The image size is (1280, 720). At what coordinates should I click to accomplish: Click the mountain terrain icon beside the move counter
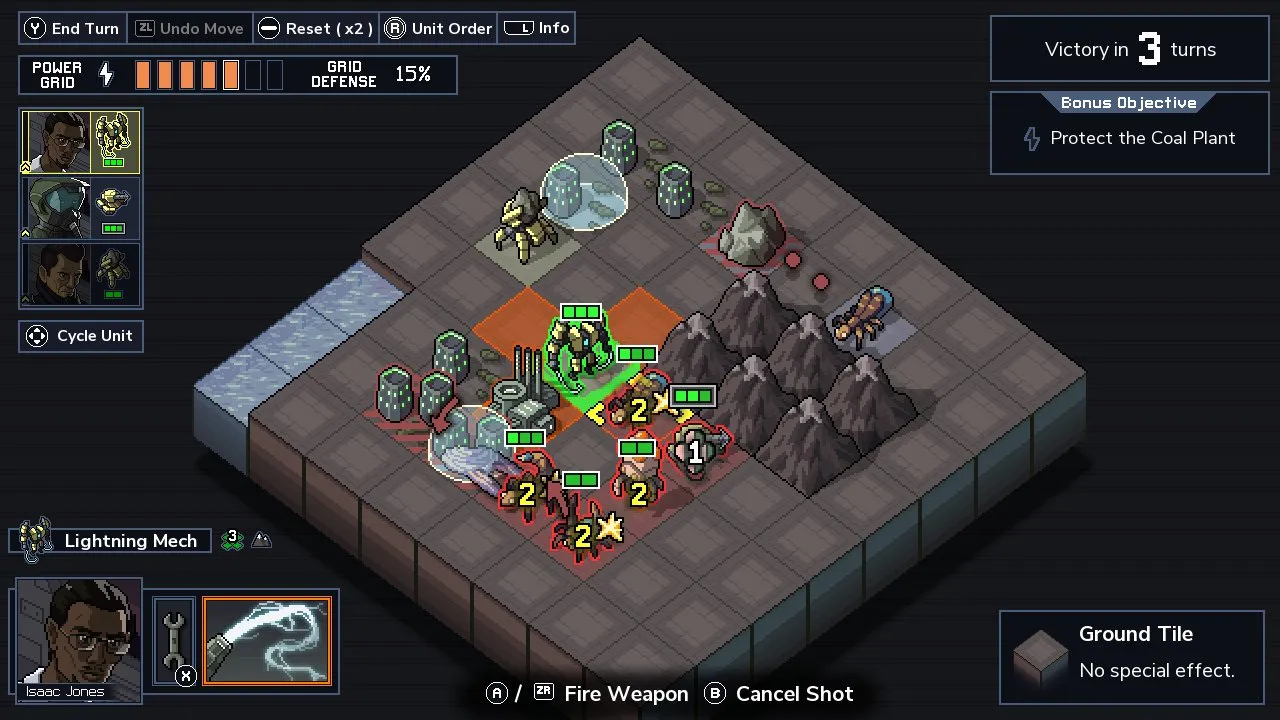[x=262, y=540]
